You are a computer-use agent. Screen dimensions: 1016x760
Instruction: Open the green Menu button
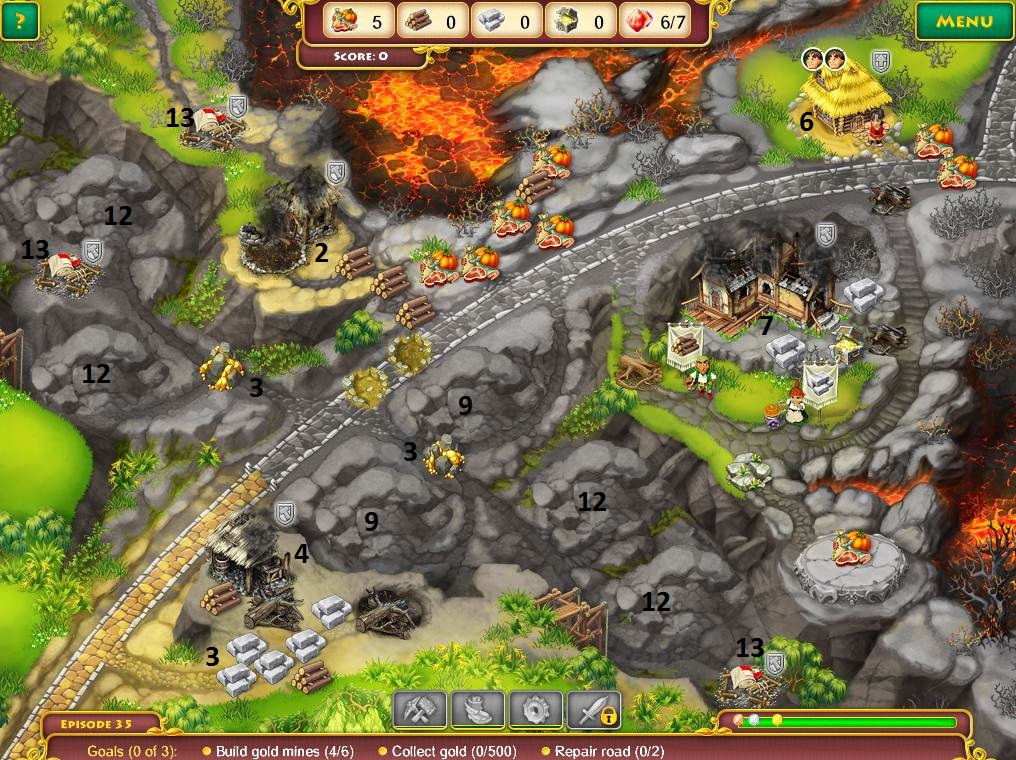pyautogui.click(x=964, y=21)
